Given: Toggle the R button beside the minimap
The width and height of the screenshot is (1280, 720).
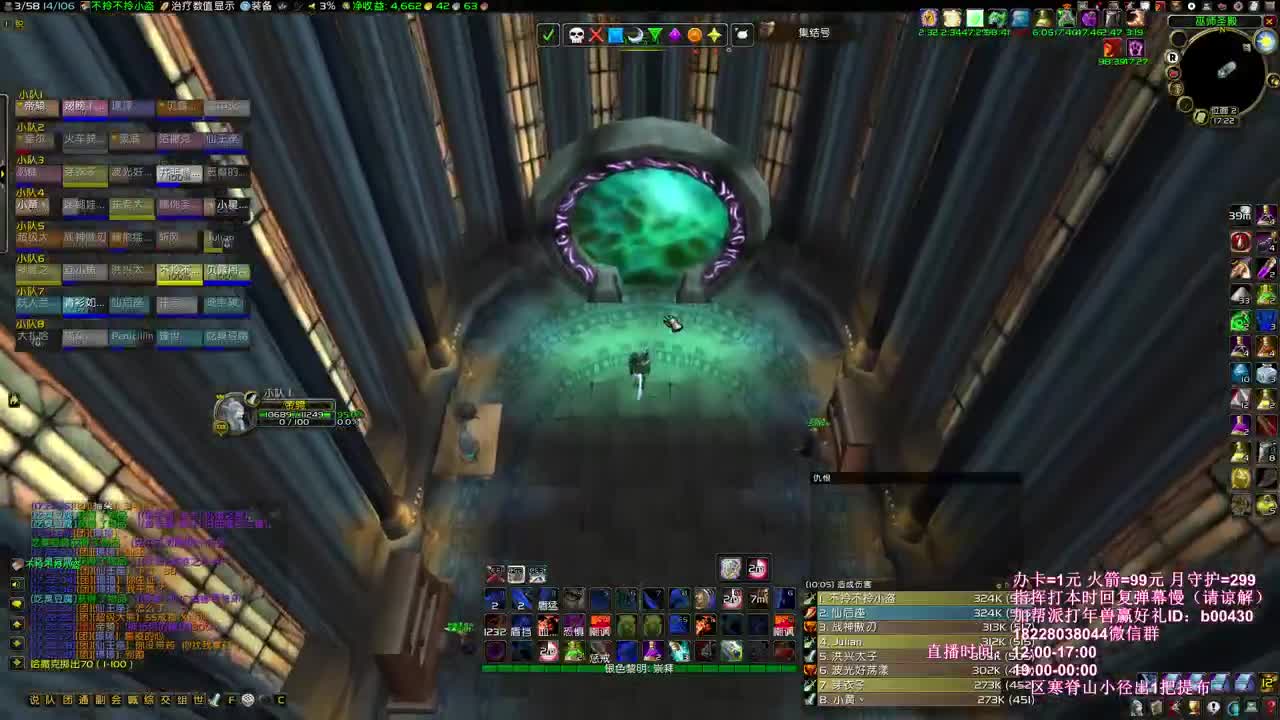Looking at the screenshot, I should point(1173,57).
